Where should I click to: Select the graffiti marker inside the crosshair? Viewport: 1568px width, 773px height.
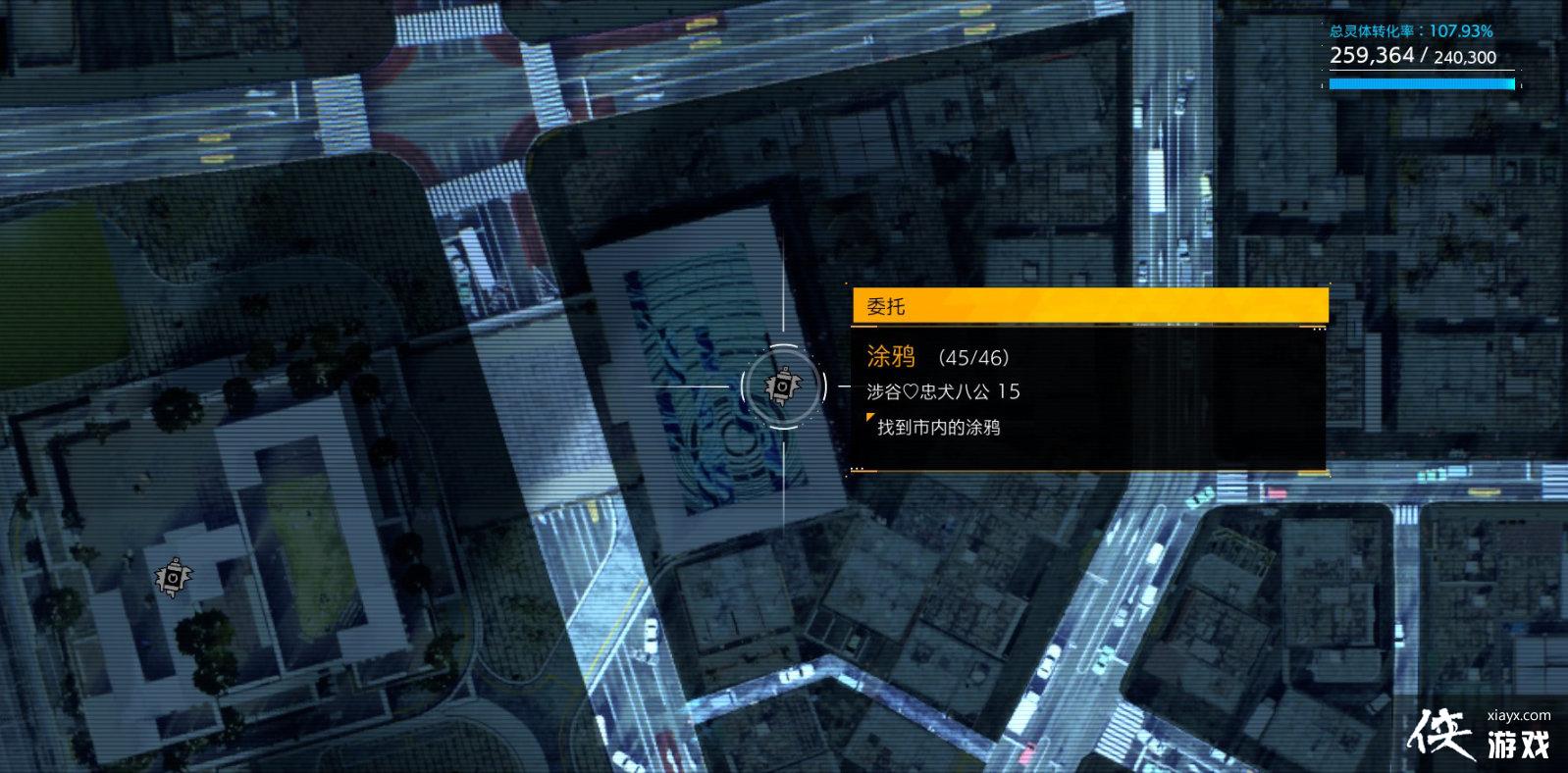coord(782,386)
